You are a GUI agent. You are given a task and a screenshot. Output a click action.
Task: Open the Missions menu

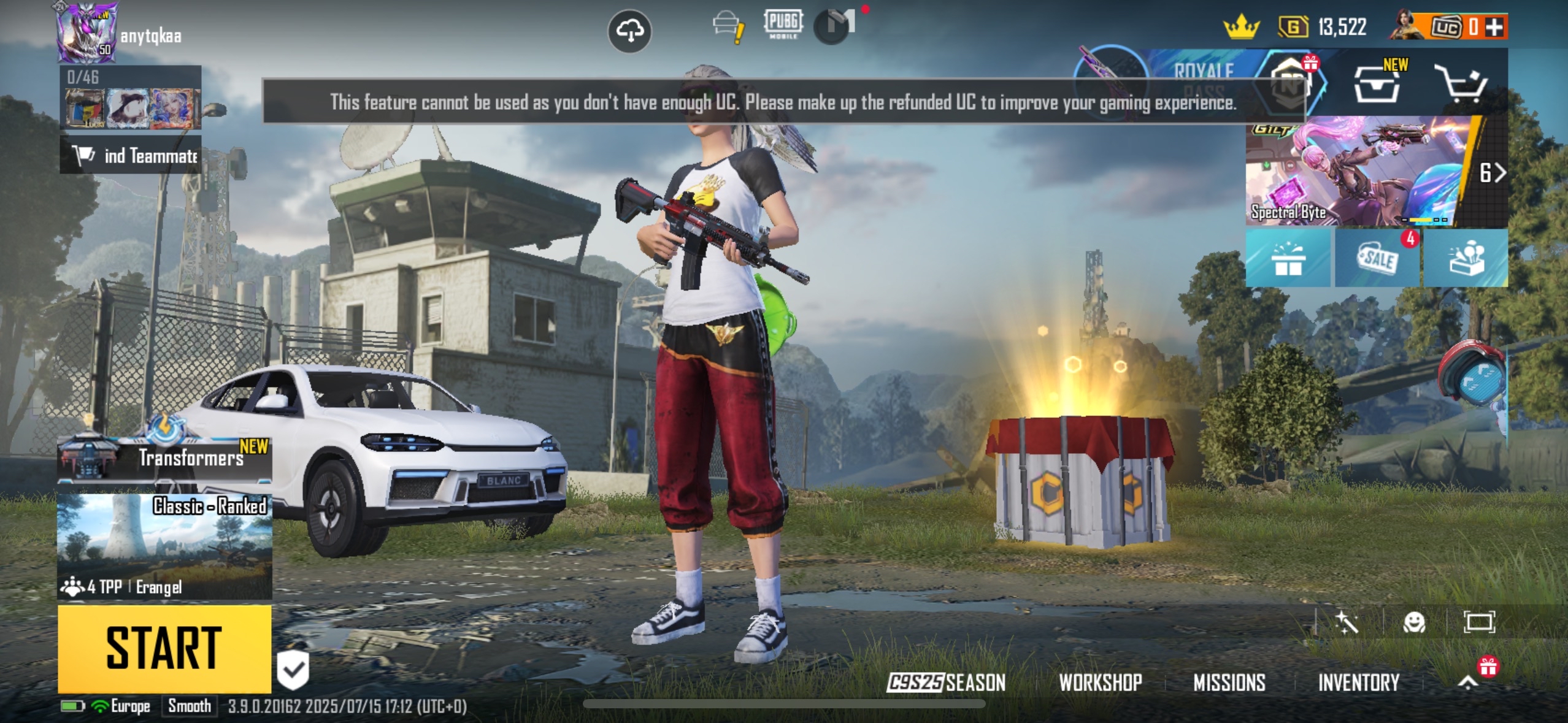(x=1229, y=682)
